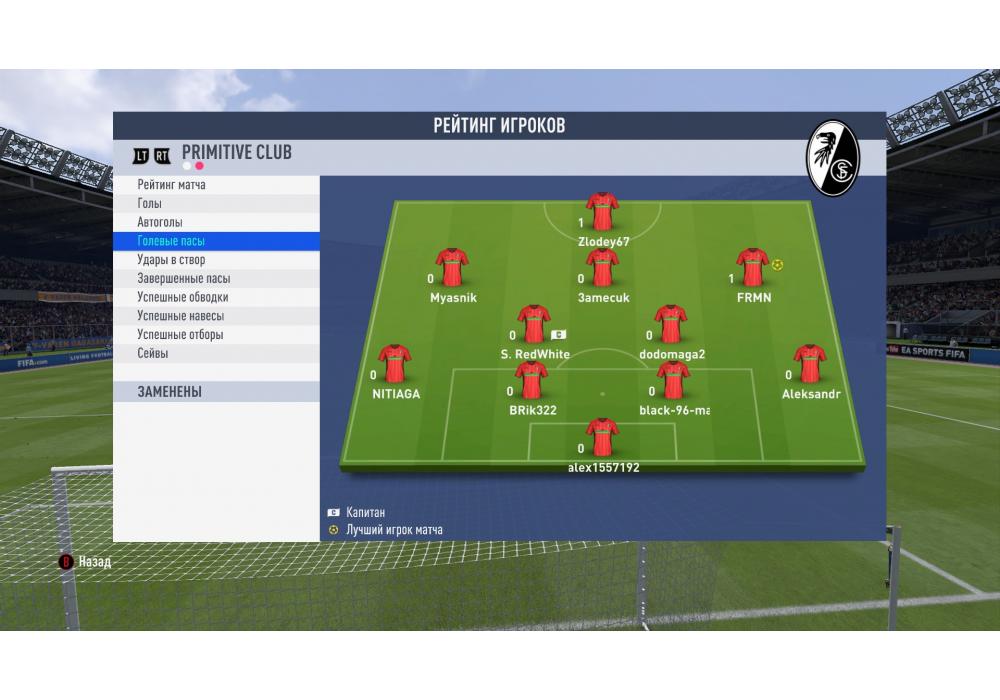1000x700 pixels.
Task: Choose the Голы stat category
Action: 150,204
